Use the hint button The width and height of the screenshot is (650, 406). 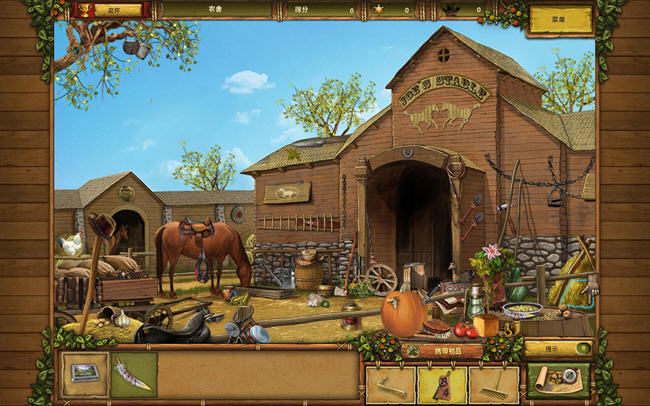pyautogui.click(x=558, y=348)
